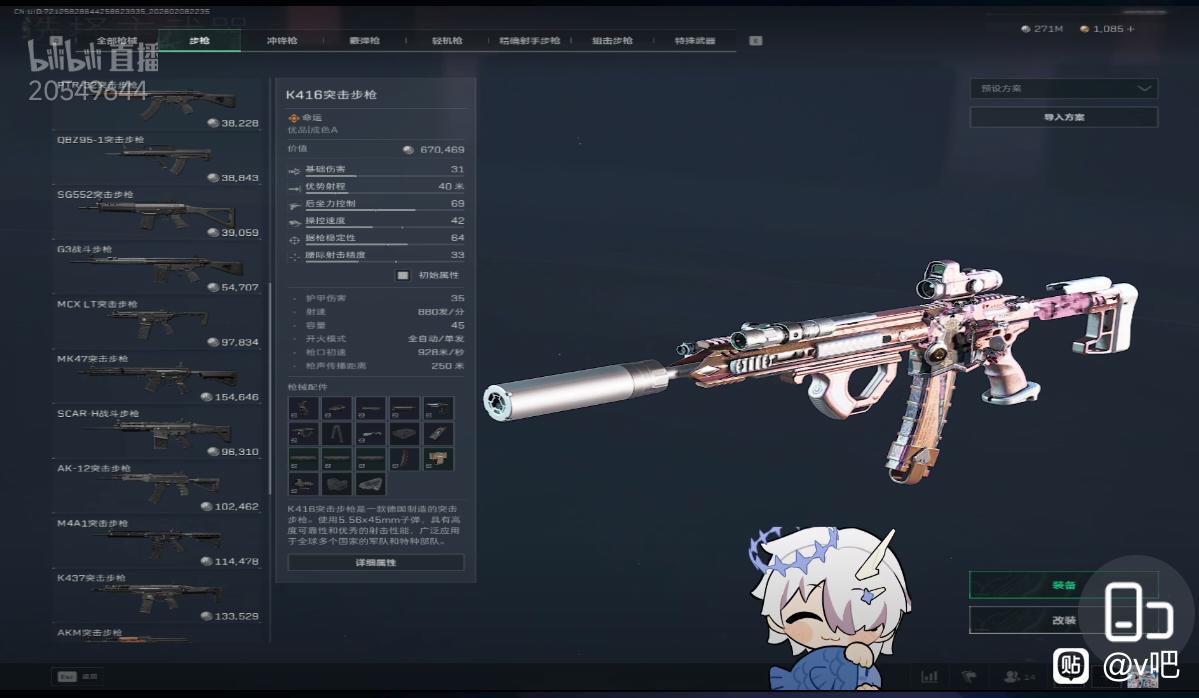Open the 预设方案 dropdown
This screenshot has width=1199, height=698.
[1063, 89]
